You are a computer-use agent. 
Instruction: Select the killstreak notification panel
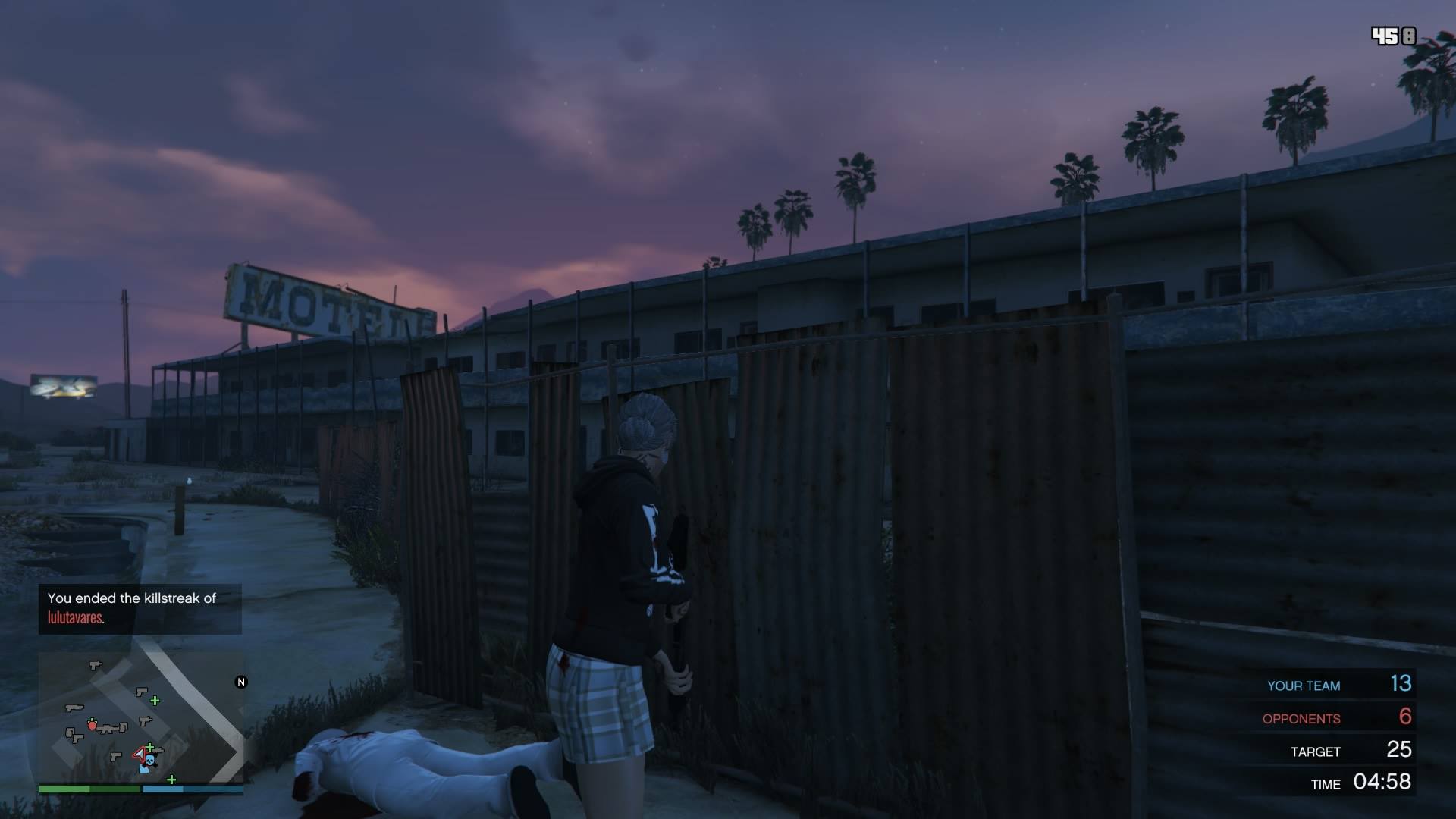pos(140,607)
